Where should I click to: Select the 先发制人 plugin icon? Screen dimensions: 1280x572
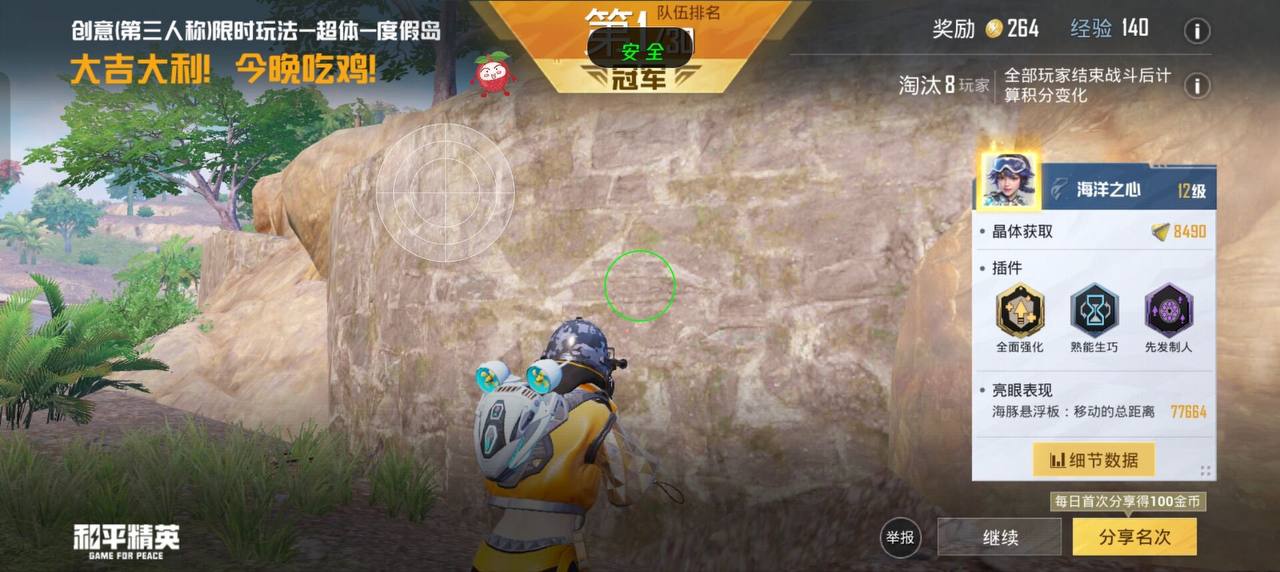(x=1168, y=310)
